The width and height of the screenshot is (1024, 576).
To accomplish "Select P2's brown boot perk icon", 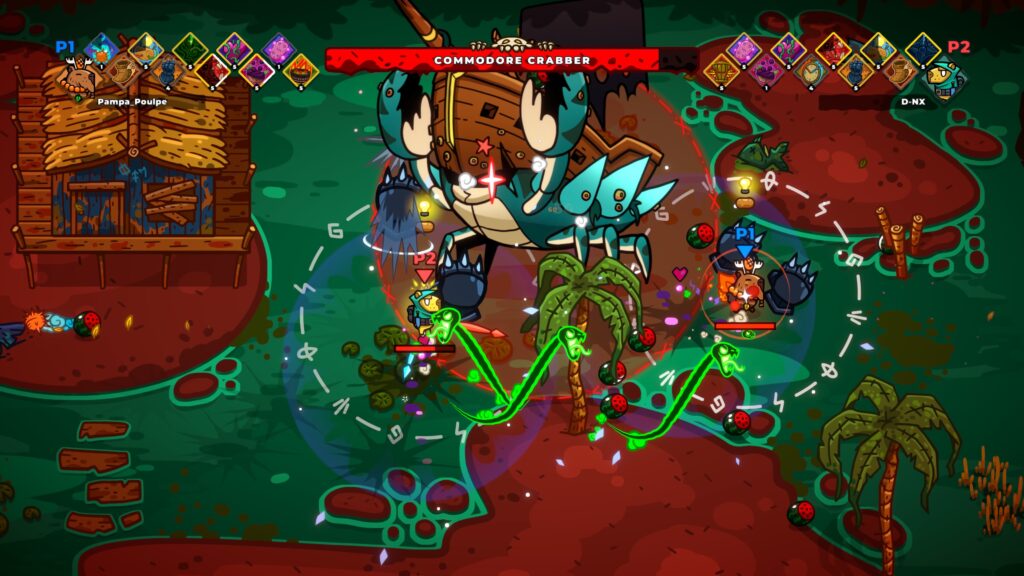I will 899,73.
